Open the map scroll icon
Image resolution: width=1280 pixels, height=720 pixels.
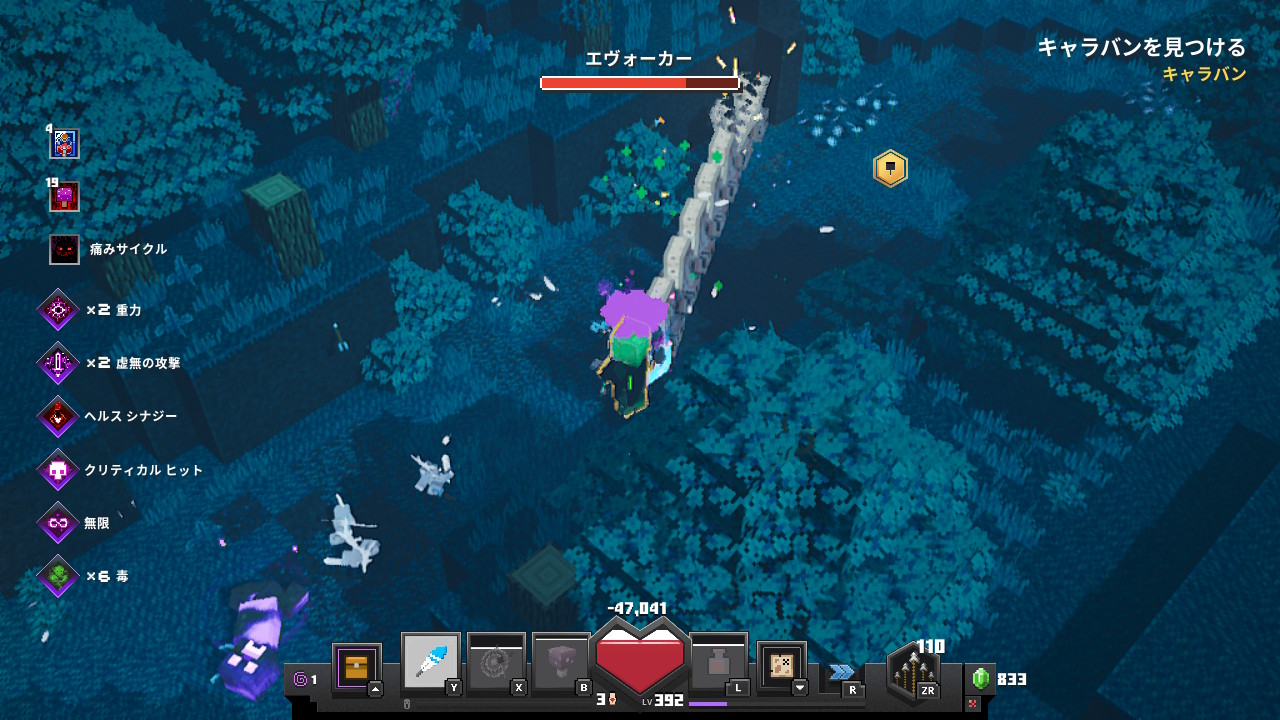781,665
